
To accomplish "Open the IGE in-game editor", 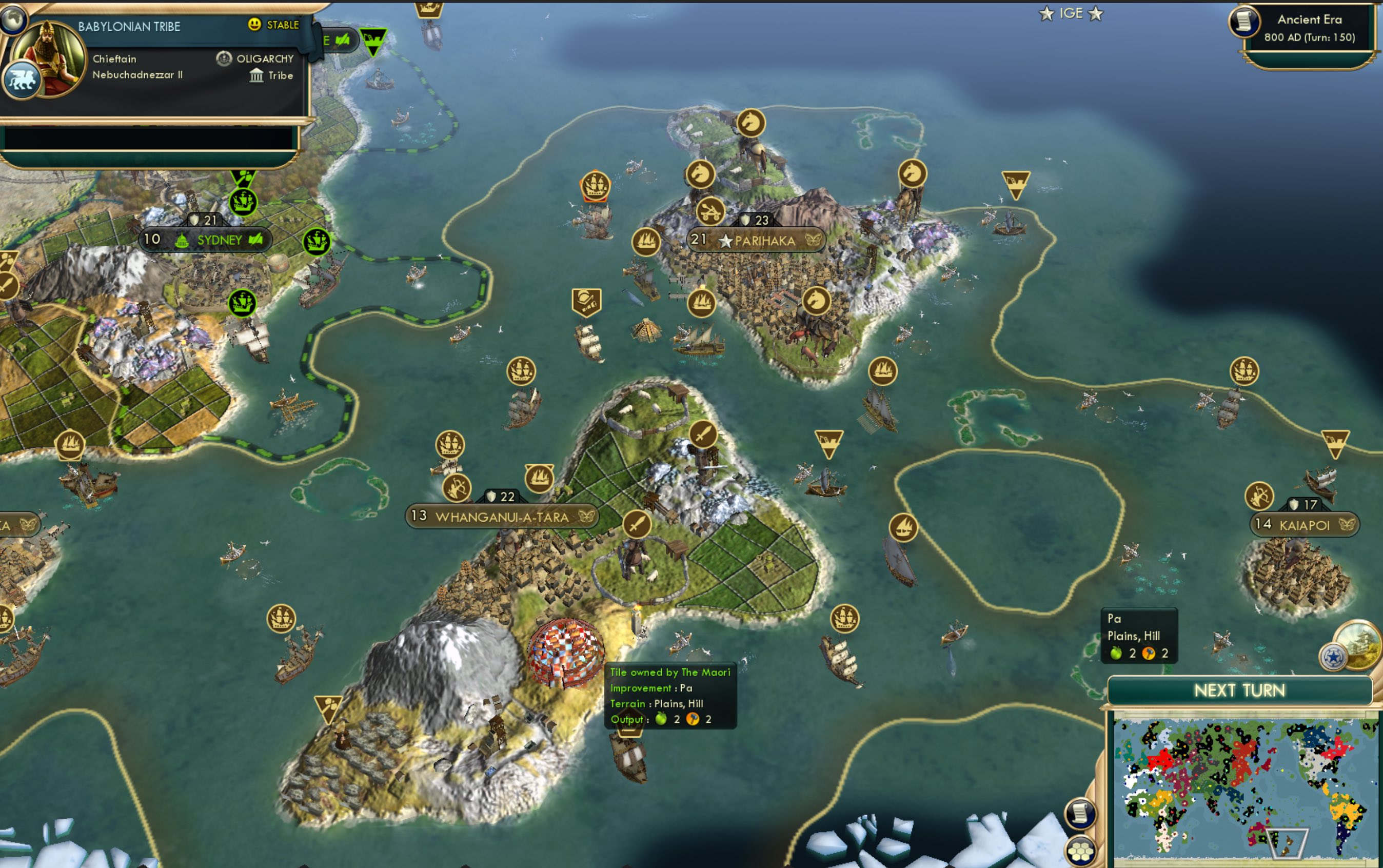I will point(1071,13).
